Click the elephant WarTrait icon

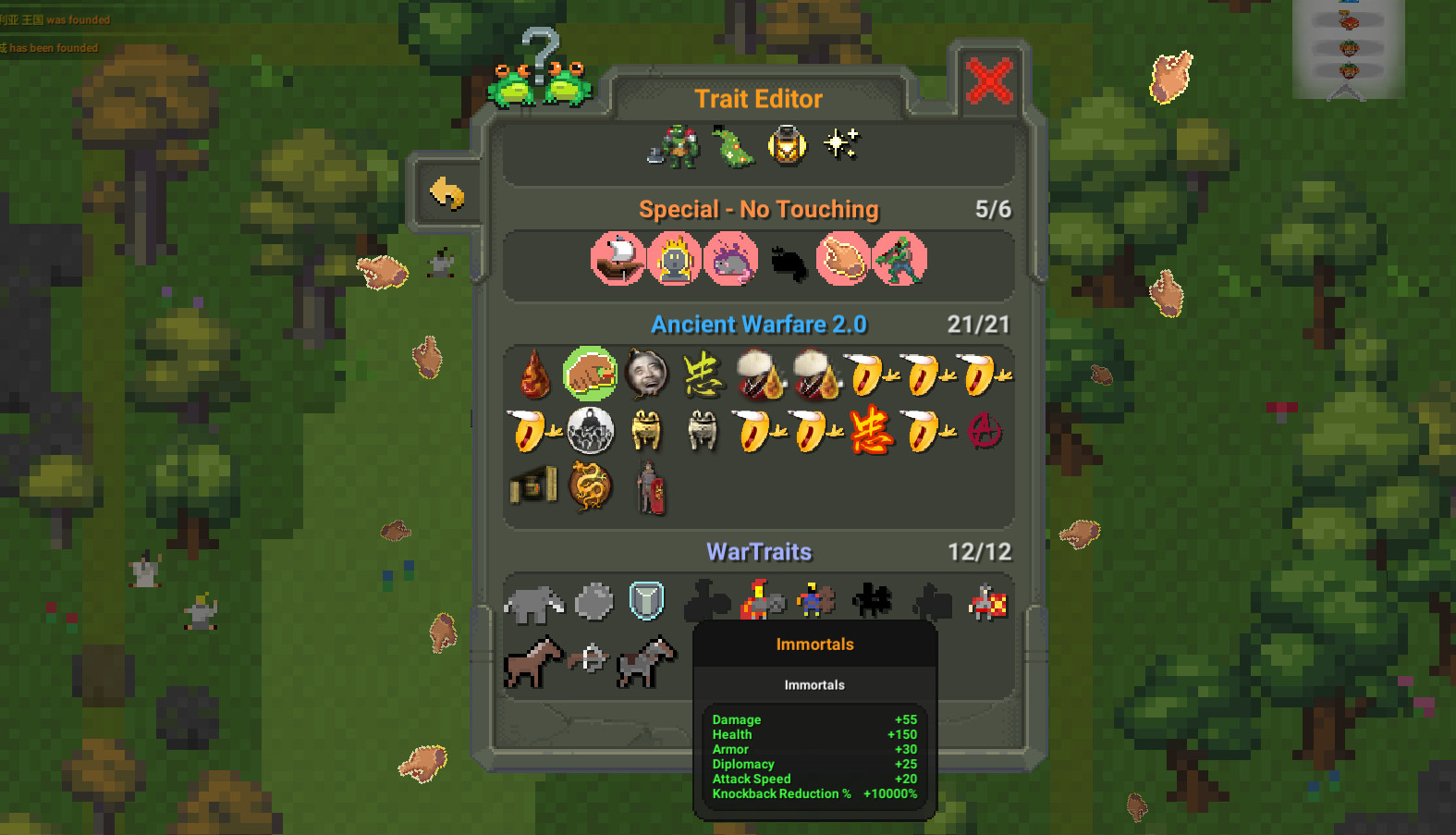532,601
